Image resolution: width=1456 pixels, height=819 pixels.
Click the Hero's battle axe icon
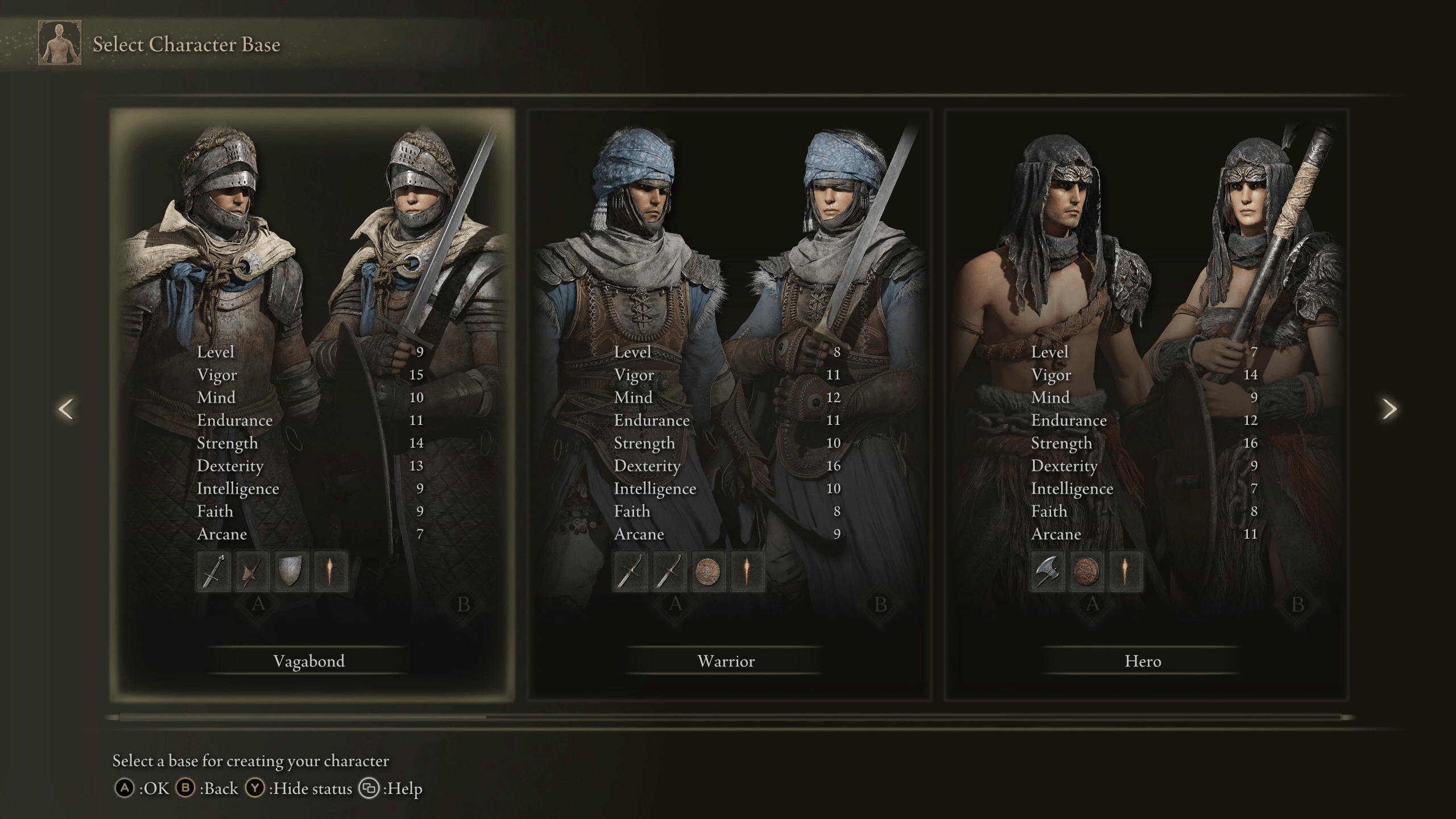click(x=1047, y=571)
